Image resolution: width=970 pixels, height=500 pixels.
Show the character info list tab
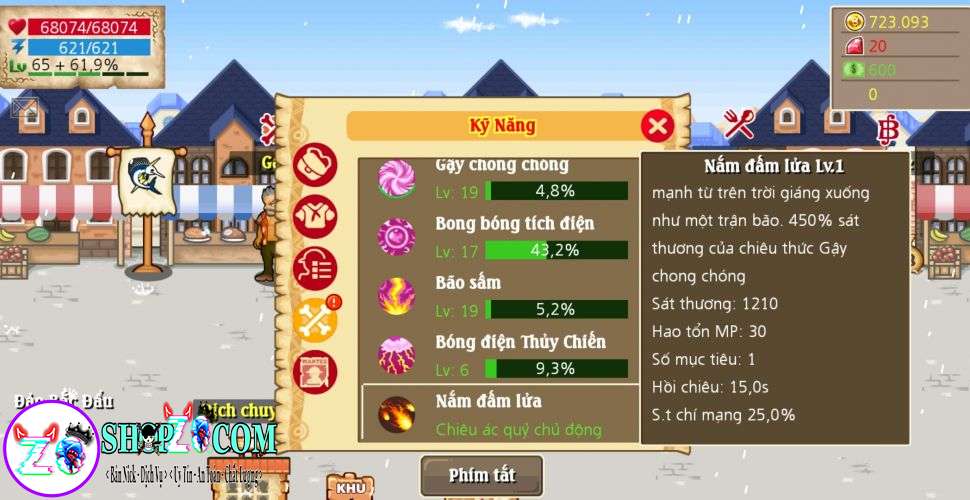pyautogui.click(x=314, y=268)
